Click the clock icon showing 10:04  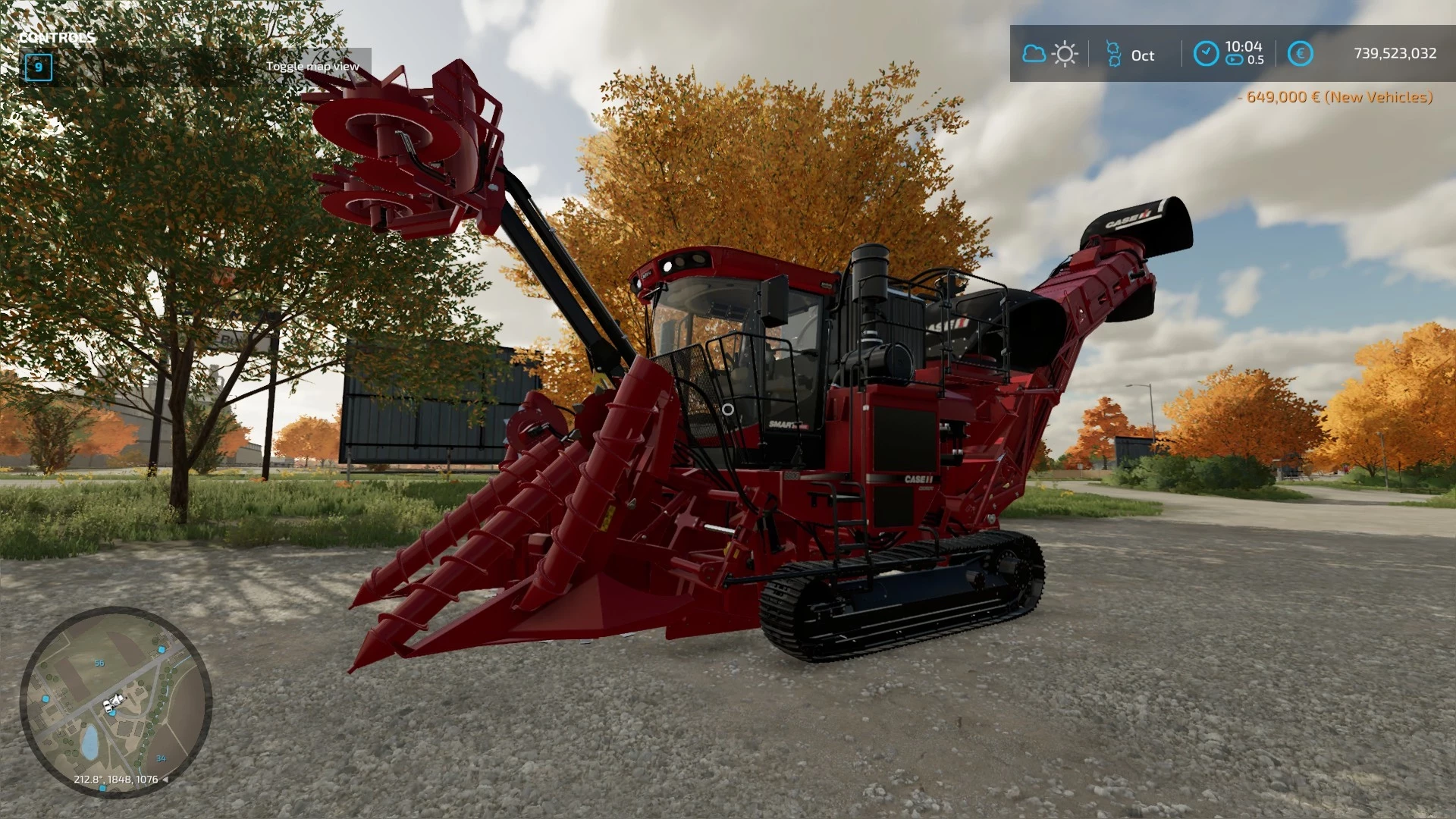tap(1207, 54)
